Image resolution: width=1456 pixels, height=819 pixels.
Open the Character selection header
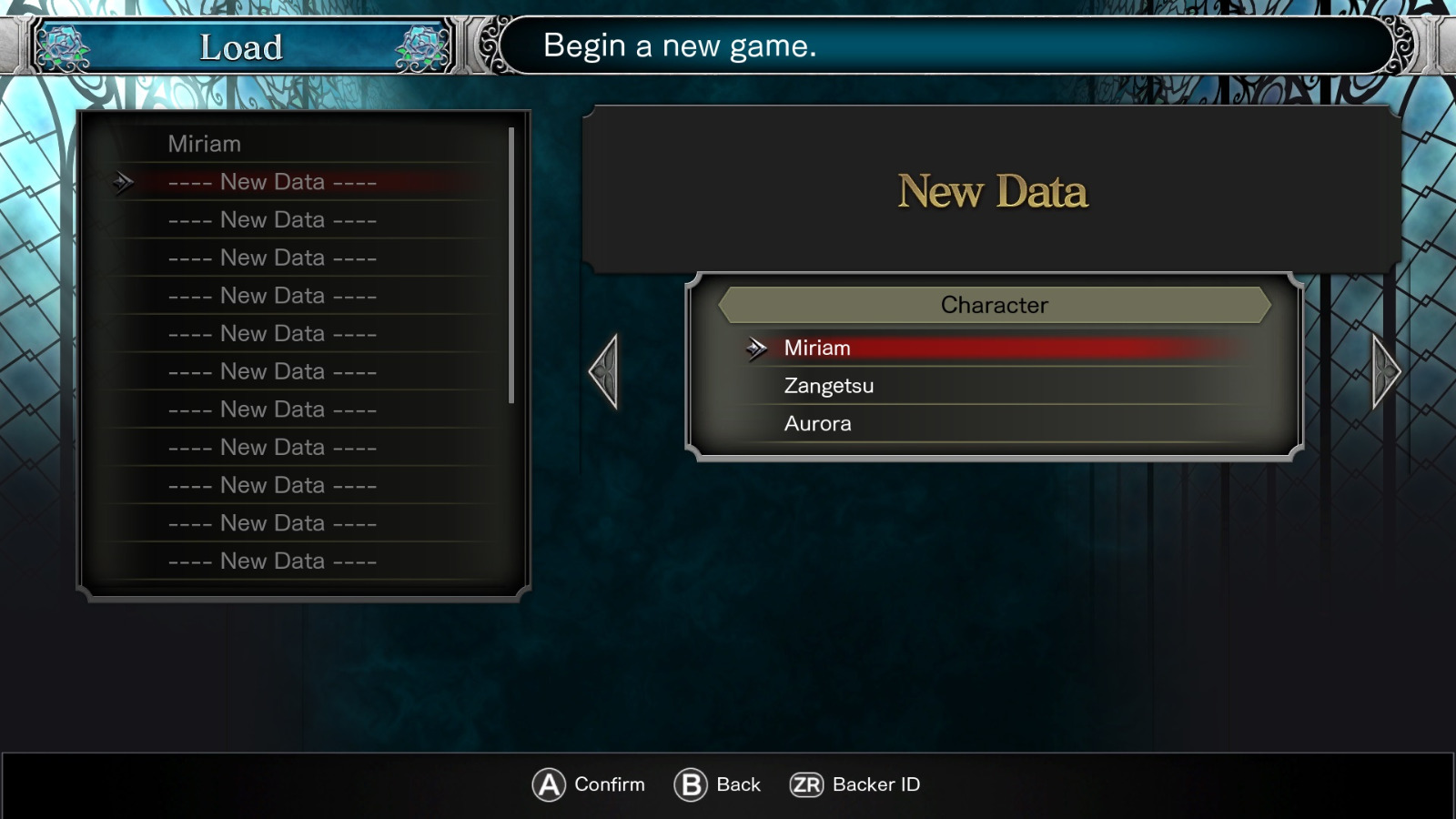994,305
